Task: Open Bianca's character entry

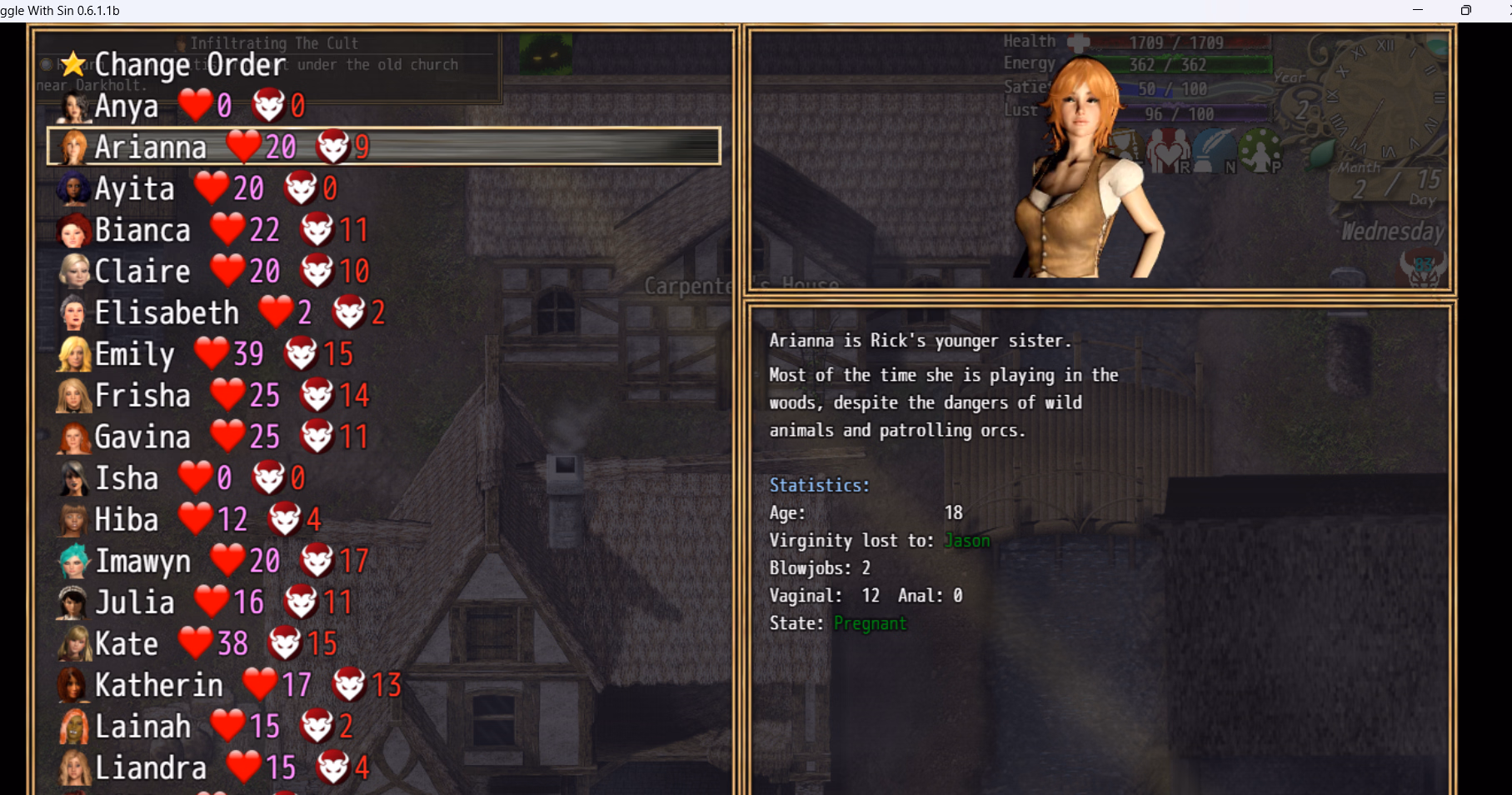Action: click(x=142, y=230)
